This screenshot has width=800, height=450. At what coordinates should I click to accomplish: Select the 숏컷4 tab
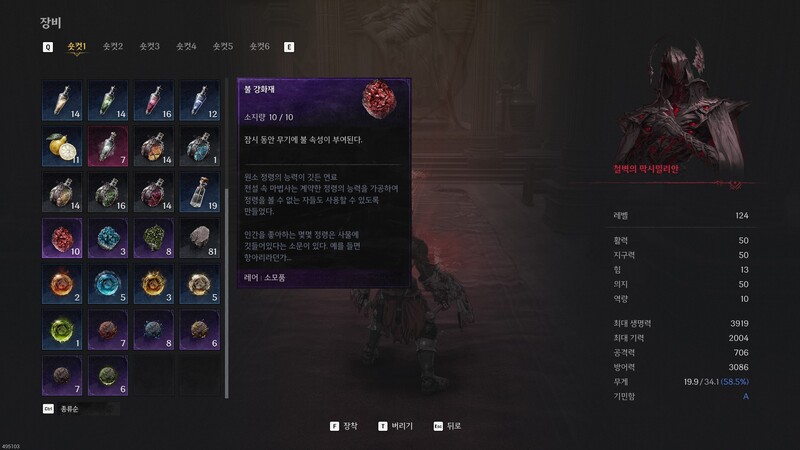pos(186,46)
